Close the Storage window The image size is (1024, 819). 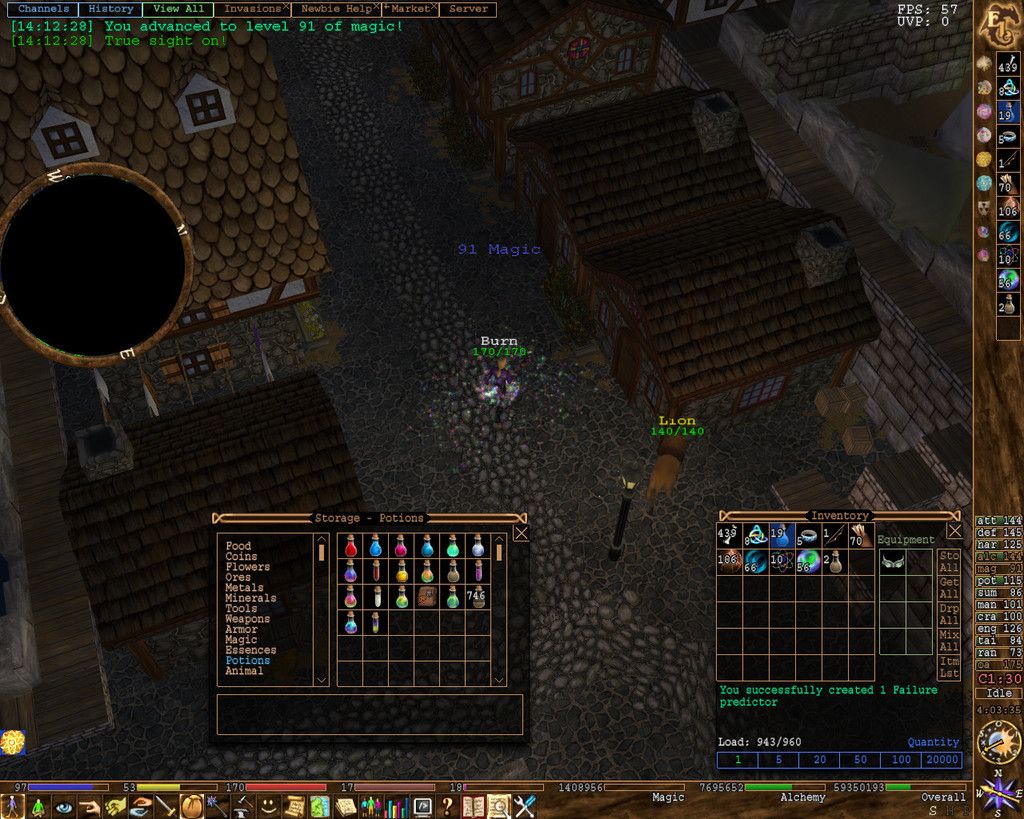coord(521,534)
